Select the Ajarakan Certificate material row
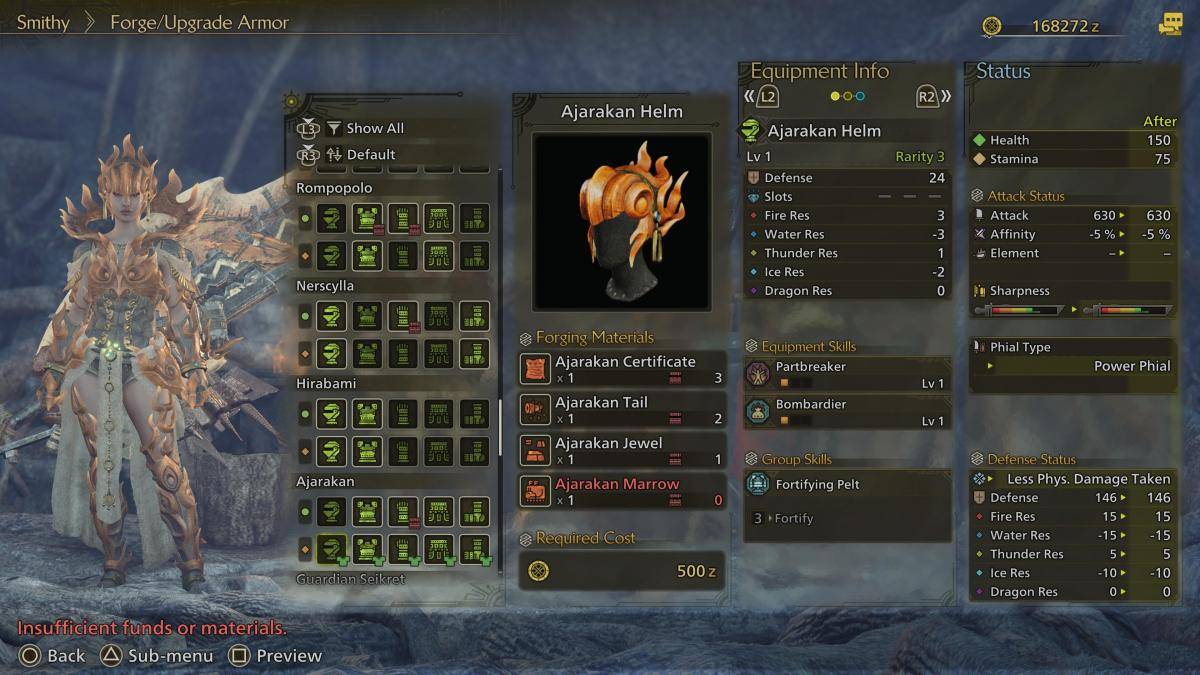This screenshot has width=1200, height=675. tap(622, 369)
